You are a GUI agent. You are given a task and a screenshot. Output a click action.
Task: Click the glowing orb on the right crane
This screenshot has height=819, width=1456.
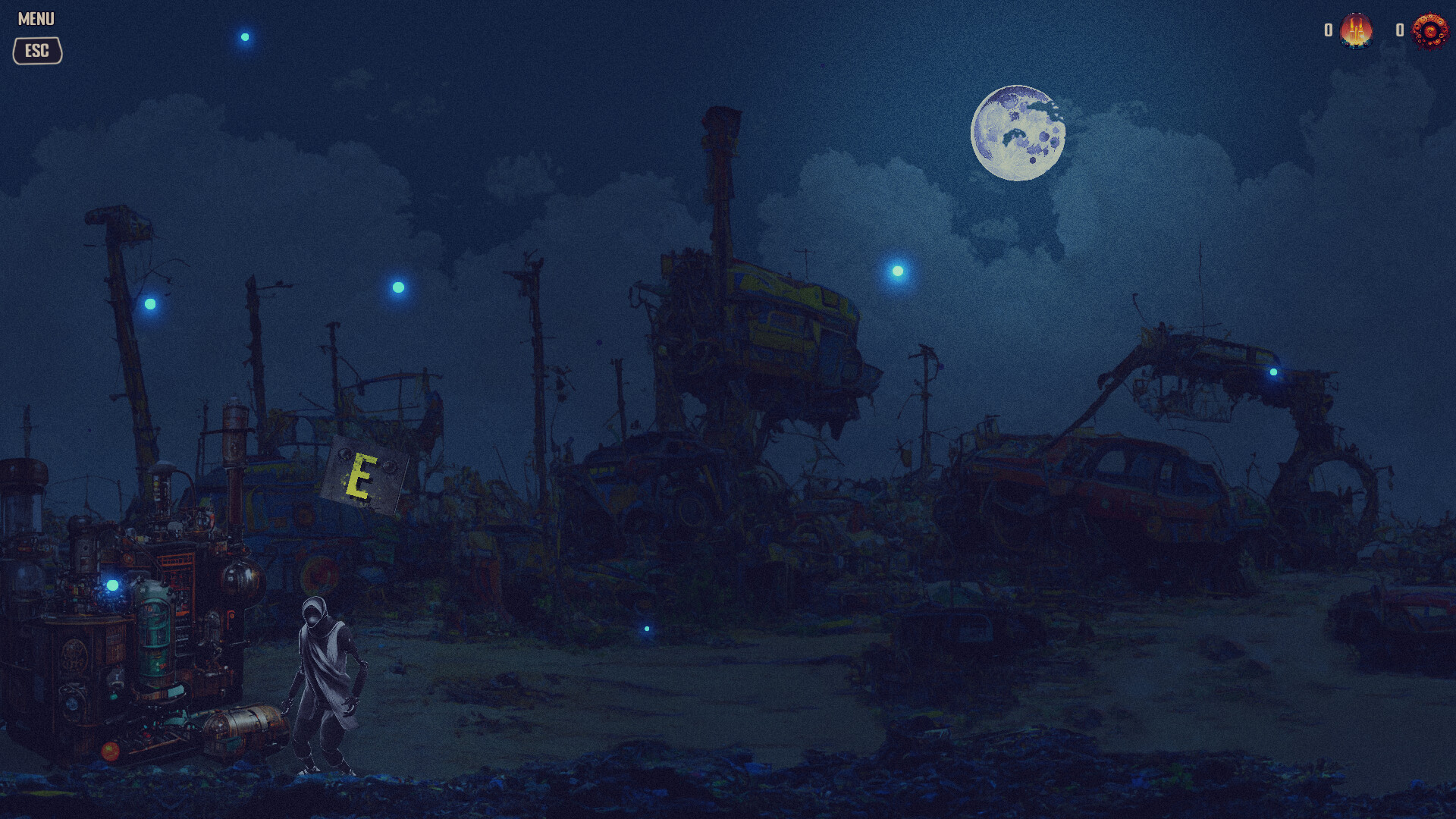(x=1272, y=371)
